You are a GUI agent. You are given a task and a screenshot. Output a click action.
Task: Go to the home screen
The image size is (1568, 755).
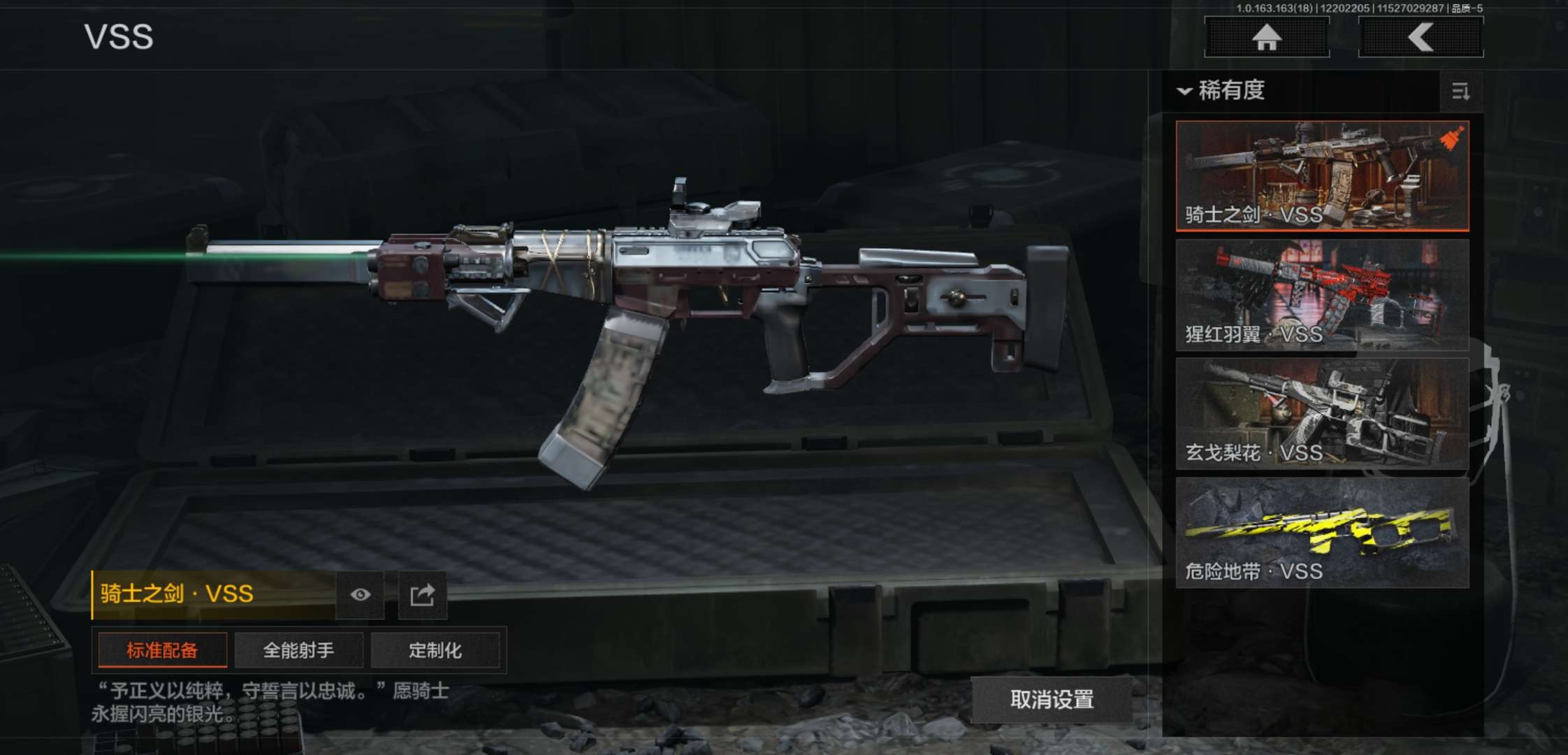point(1266,37)
